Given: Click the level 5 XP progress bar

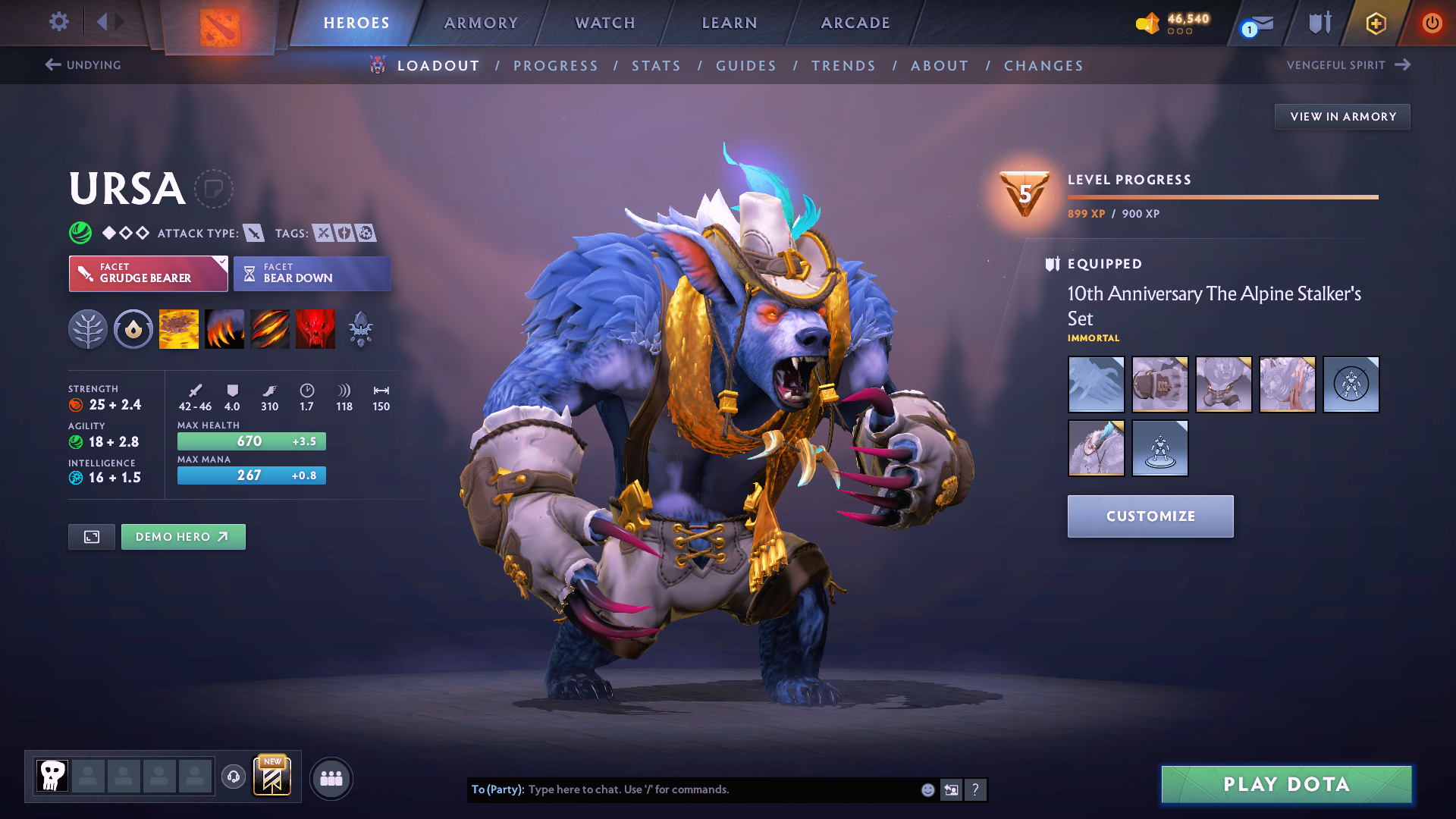Looking at the screenshot, I should click(x=1222, y=197).
